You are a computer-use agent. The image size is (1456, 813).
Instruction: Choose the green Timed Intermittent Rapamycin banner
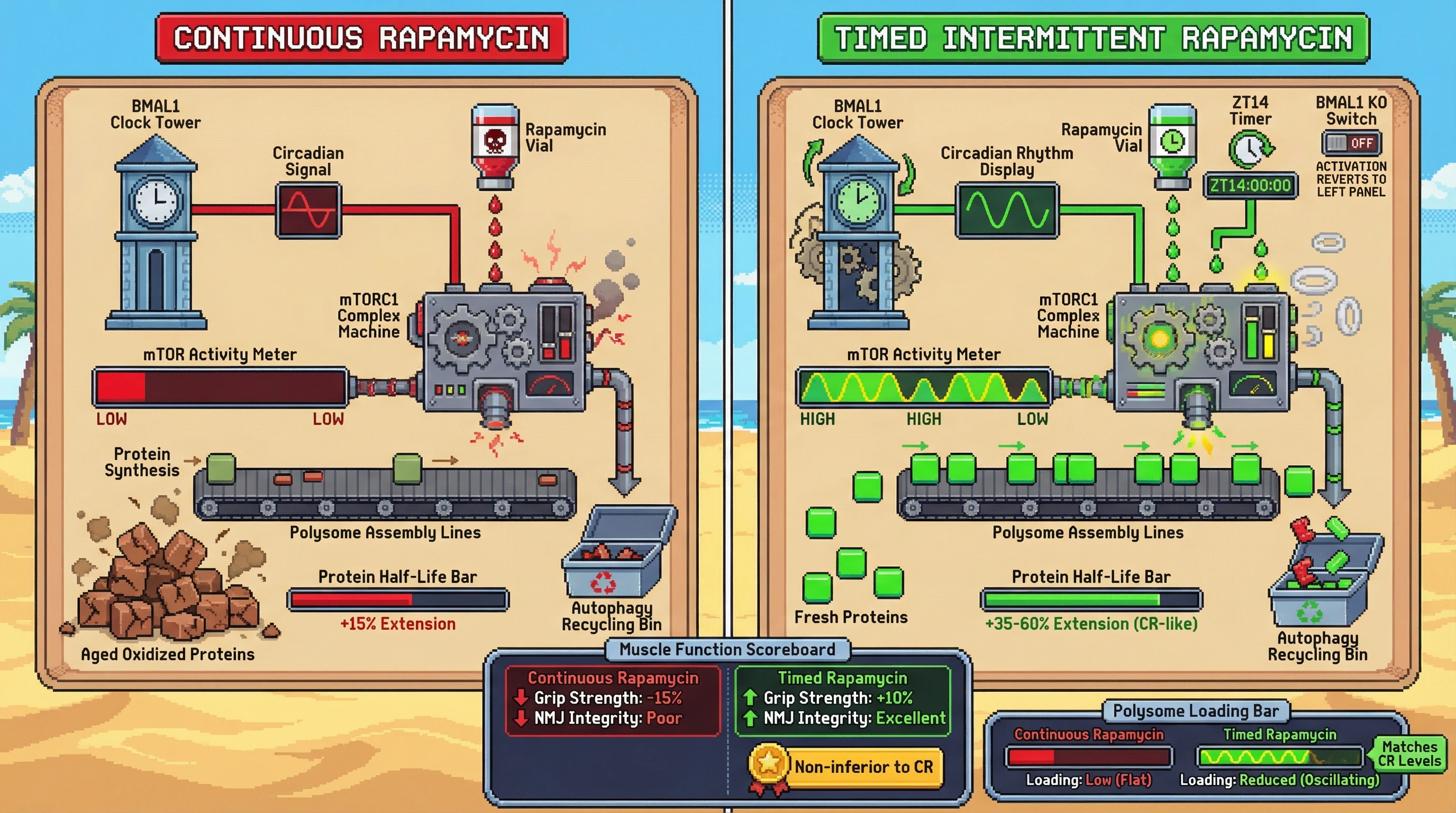click(x=1093, y=39)
